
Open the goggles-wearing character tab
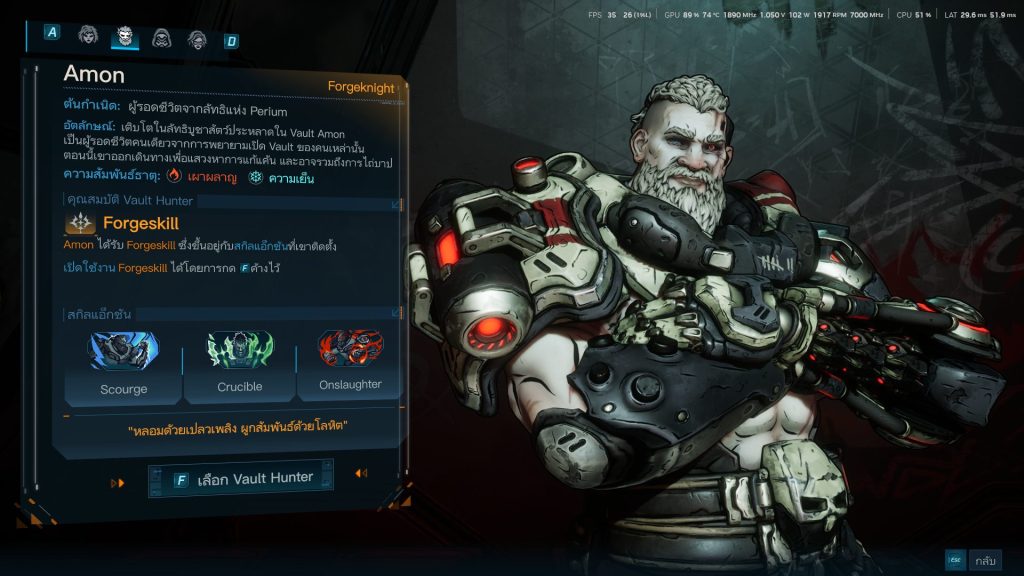[x=197, y=39]
